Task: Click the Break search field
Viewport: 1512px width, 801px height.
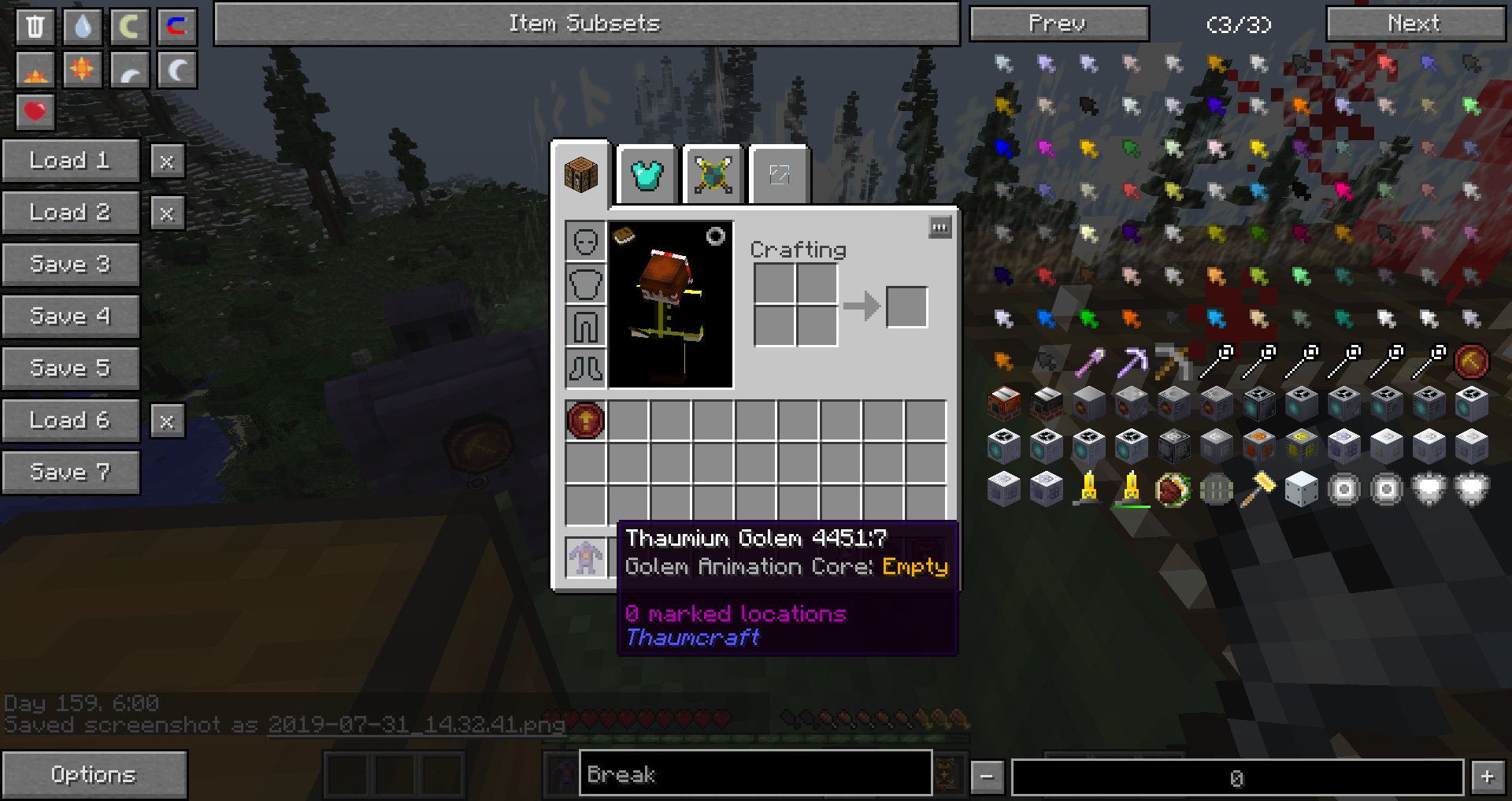Action: tap(754, 773)
